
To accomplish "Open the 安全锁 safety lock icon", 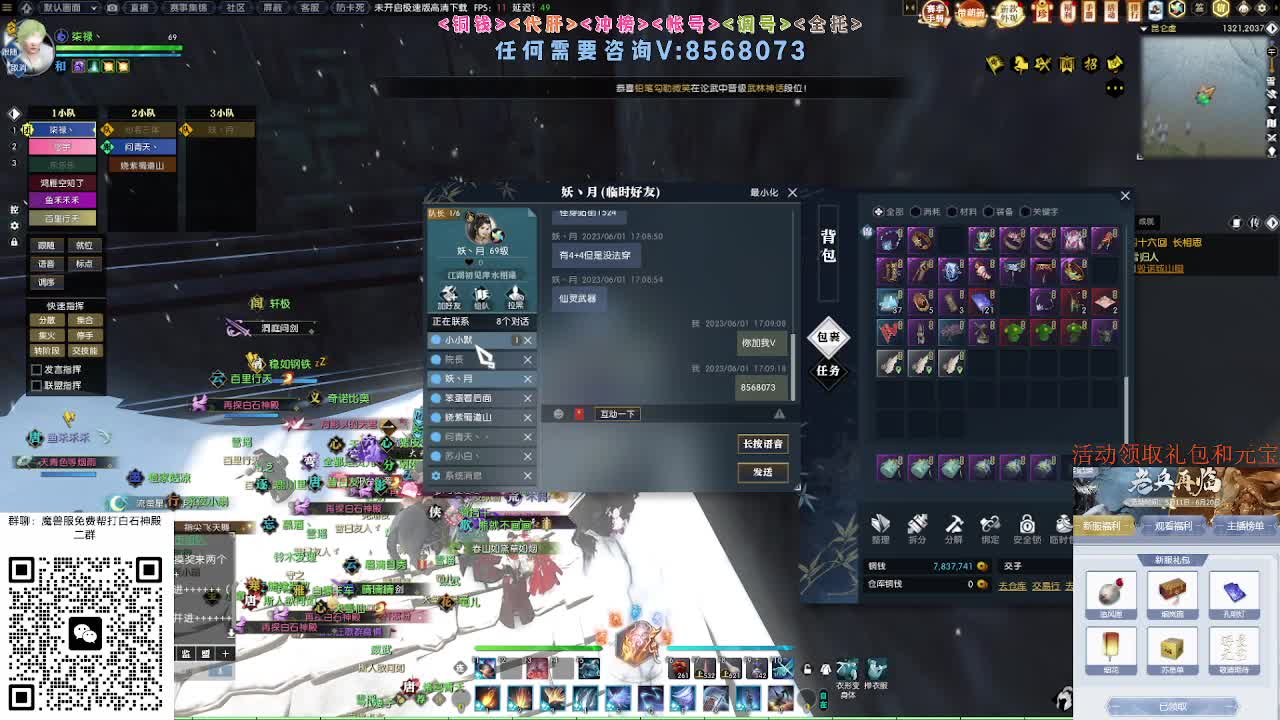I will click(x=1026, y=527).
